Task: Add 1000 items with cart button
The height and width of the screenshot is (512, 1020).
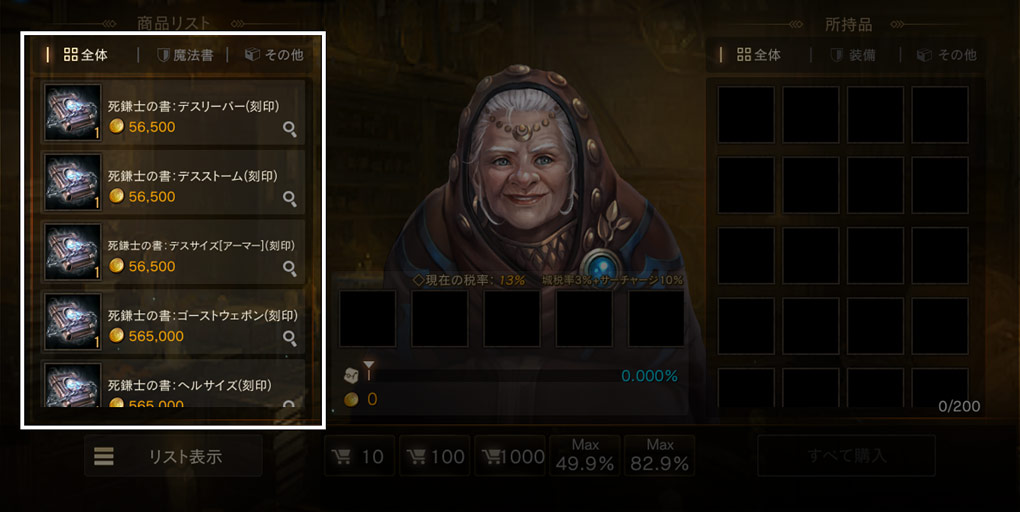Action: click(x=510, y=457)
